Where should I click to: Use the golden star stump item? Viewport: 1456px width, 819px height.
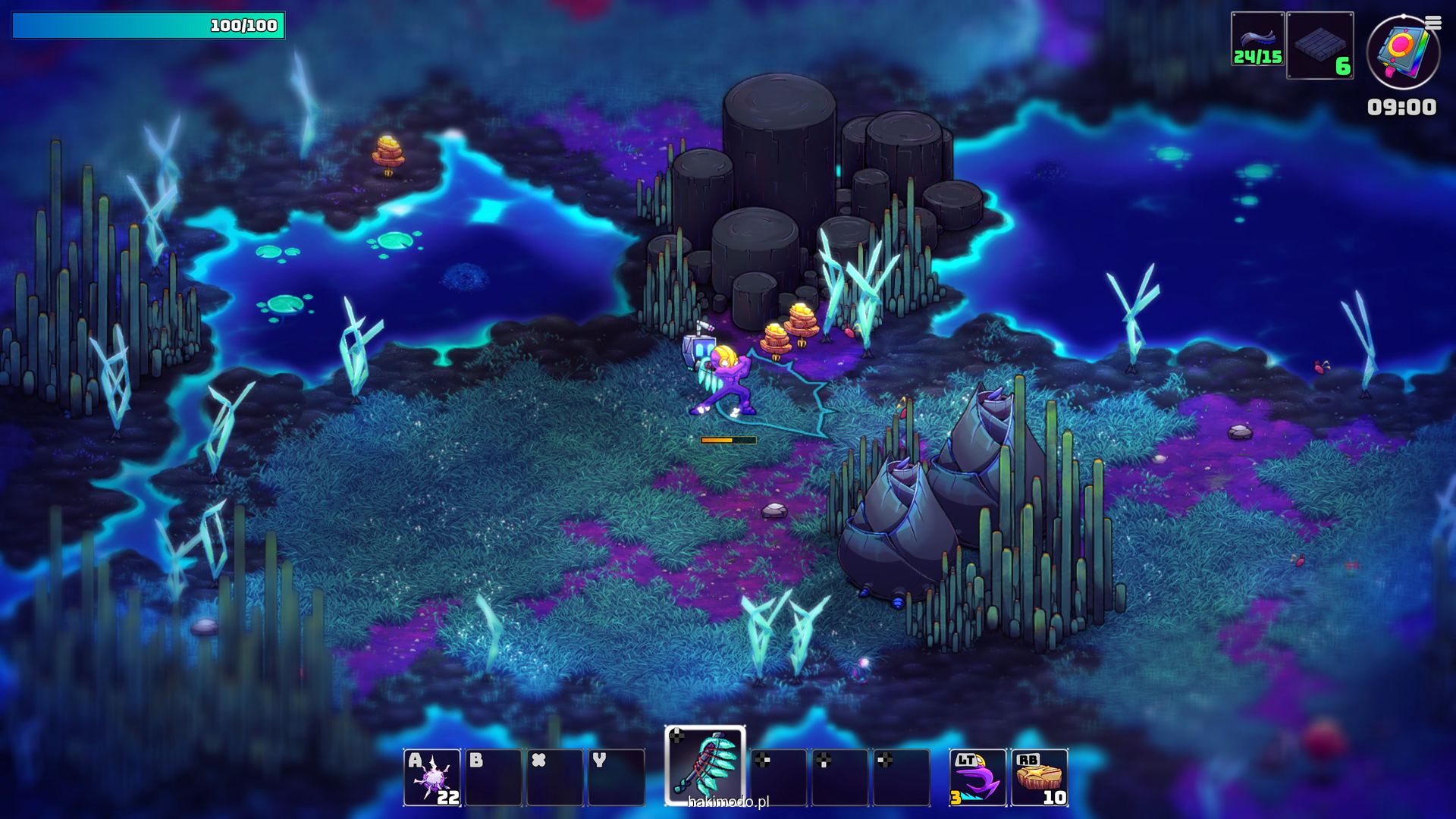click(1040, 777)
